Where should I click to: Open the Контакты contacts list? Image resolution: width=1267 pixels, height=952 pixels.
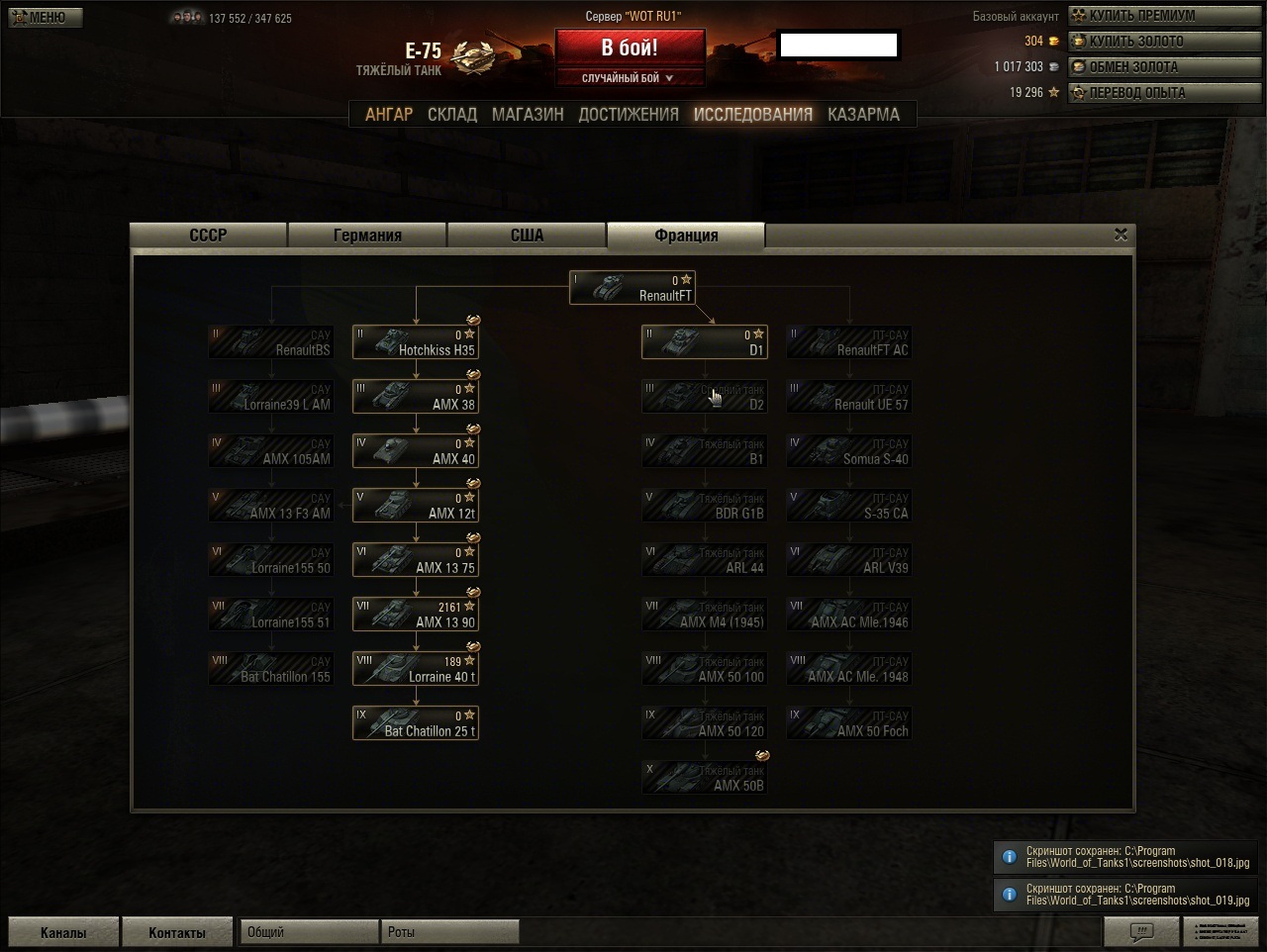177,932
